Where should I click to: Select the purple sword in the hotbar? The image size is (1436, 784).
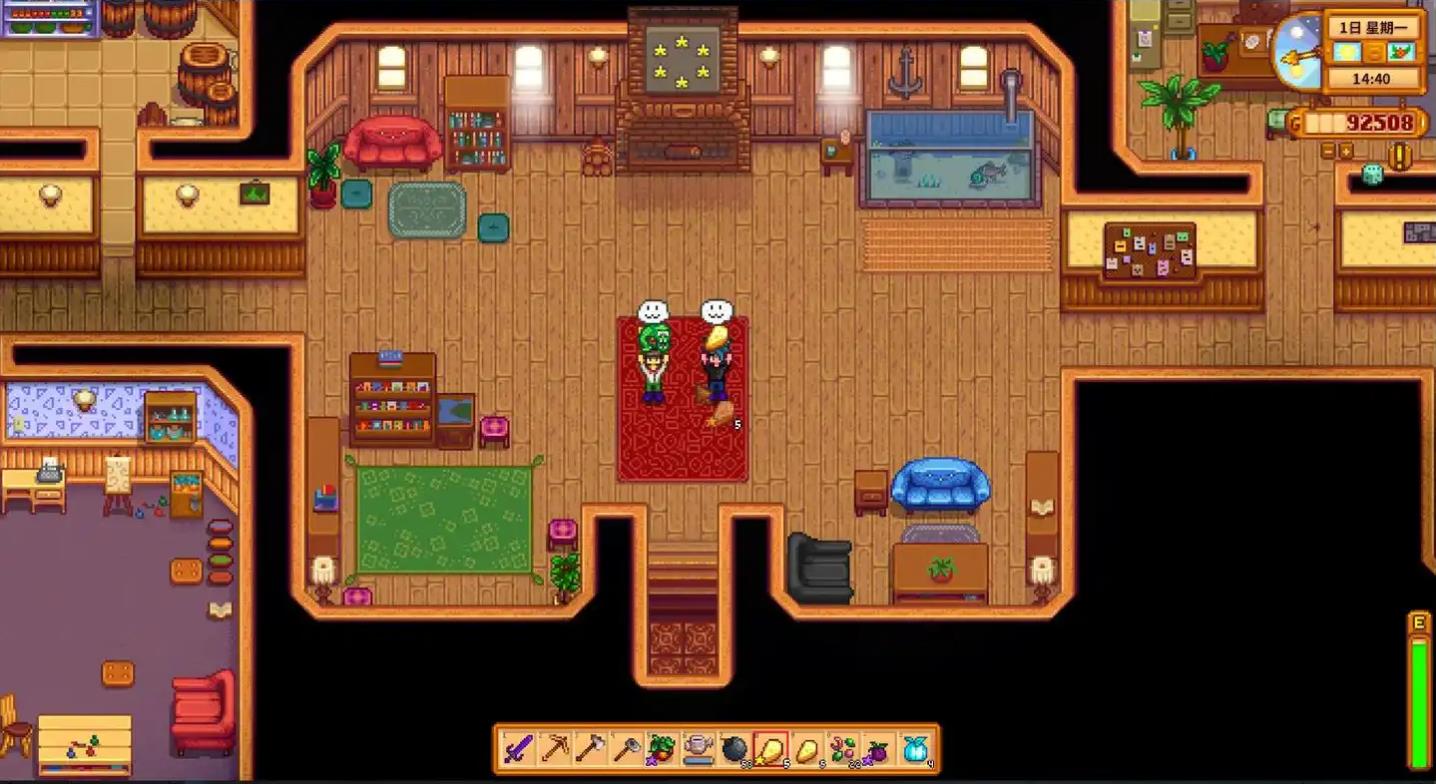point(518,748)
